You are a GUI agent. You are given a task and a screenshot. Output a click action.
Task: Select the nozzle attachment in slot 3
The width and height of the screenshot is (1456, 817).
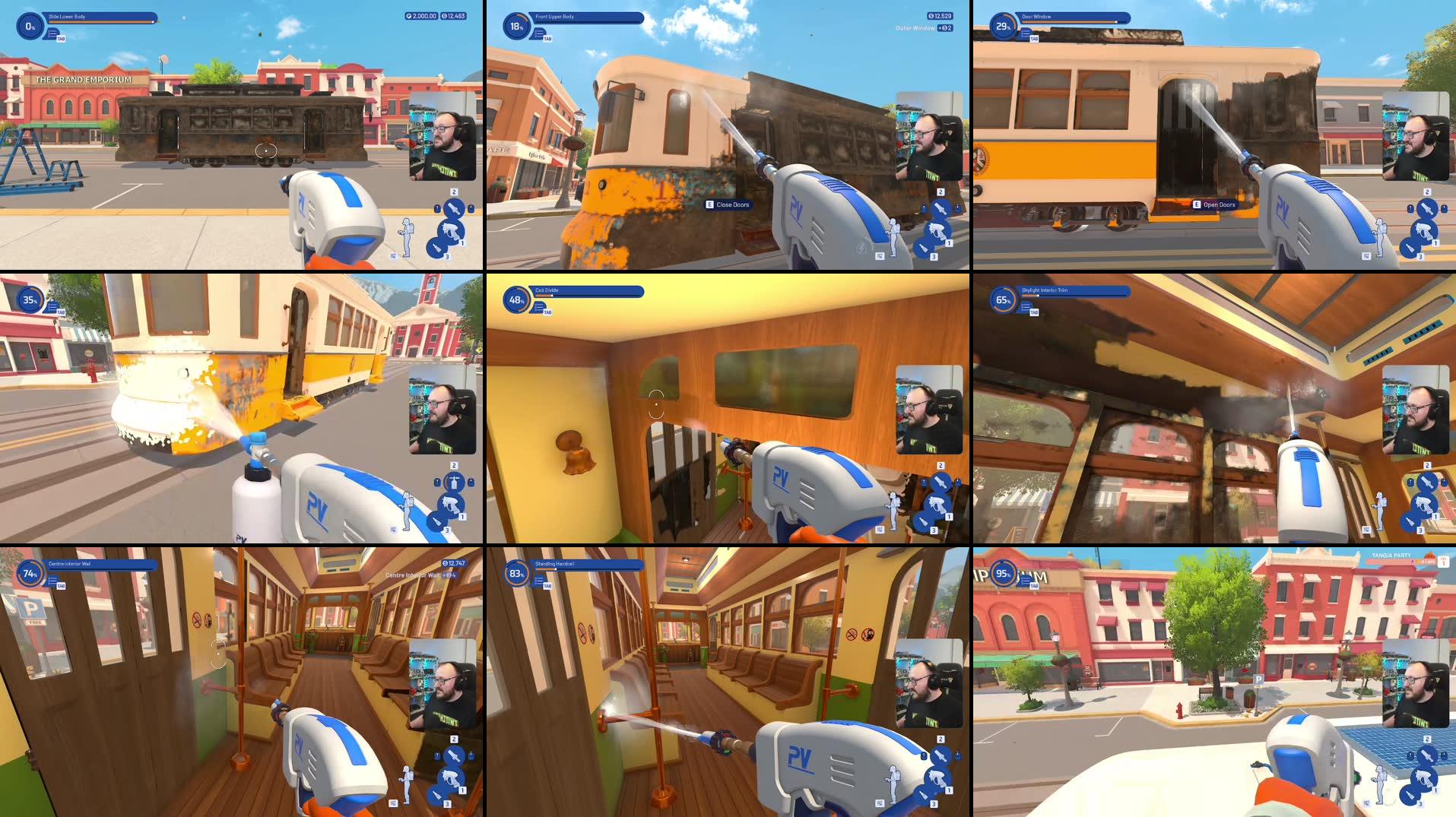[x=436, y=249]
